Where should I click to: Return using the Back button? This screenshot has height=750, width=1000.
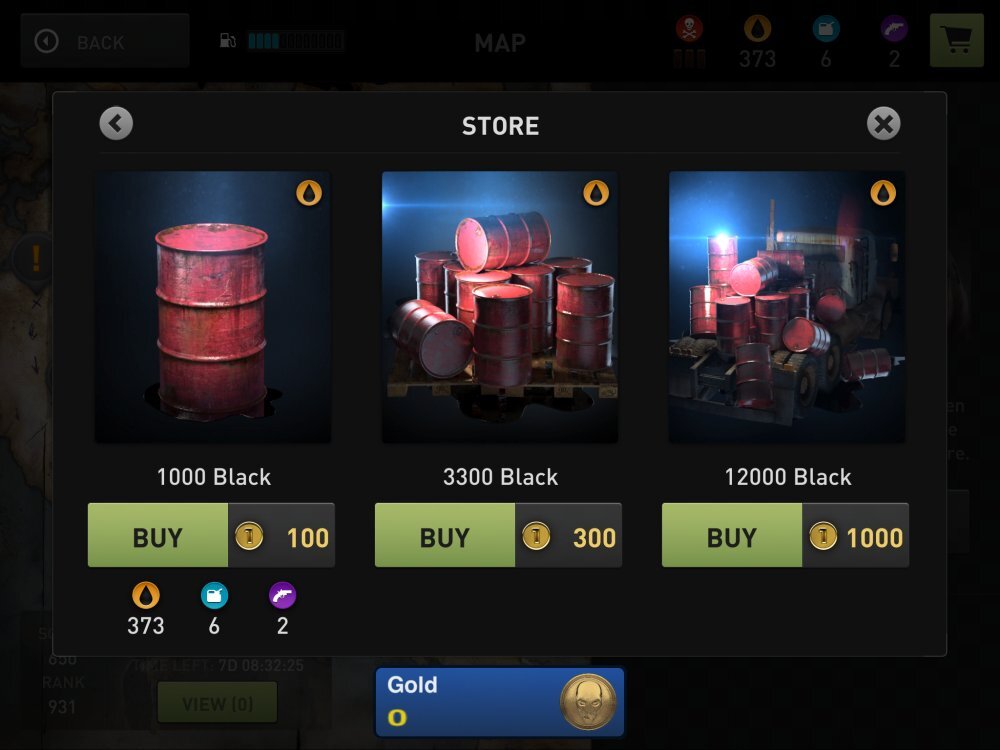[x=104, y=41]
